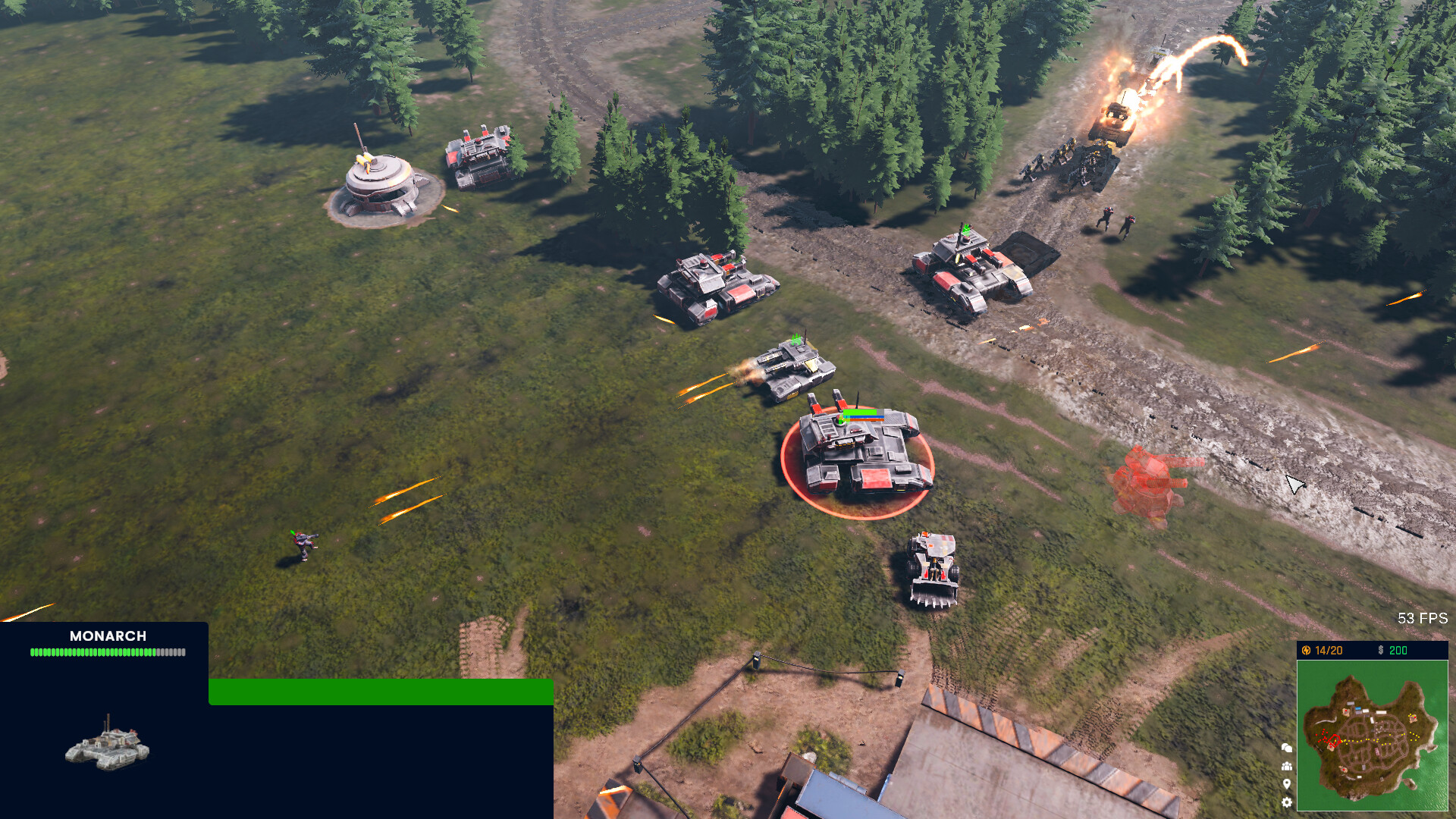
Task: Click the 53 FPS counter text
Action: click(1422, 617)
